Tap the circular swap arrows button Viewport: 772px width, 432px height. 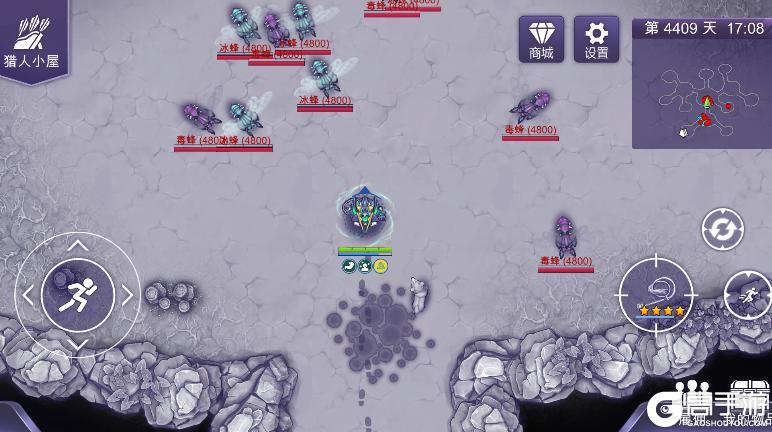(x=722, y=230)
